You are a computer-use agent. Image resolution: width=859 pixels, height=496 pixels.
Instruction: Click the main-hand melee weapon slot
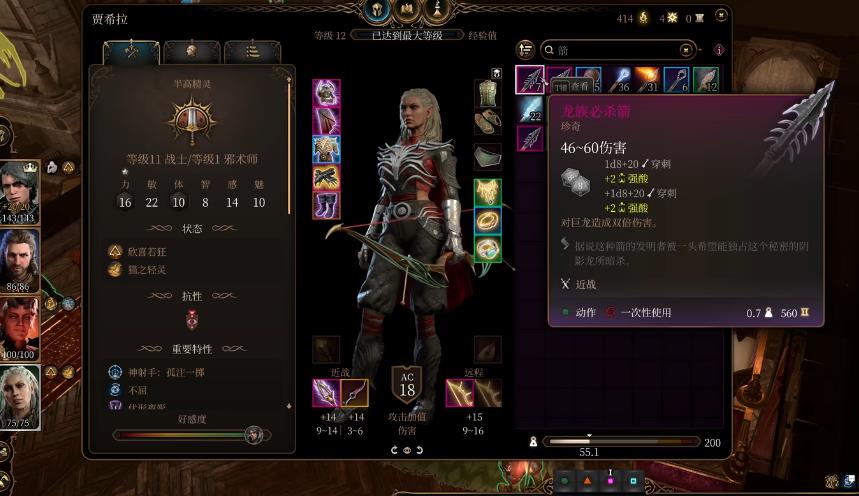point(326,393)
